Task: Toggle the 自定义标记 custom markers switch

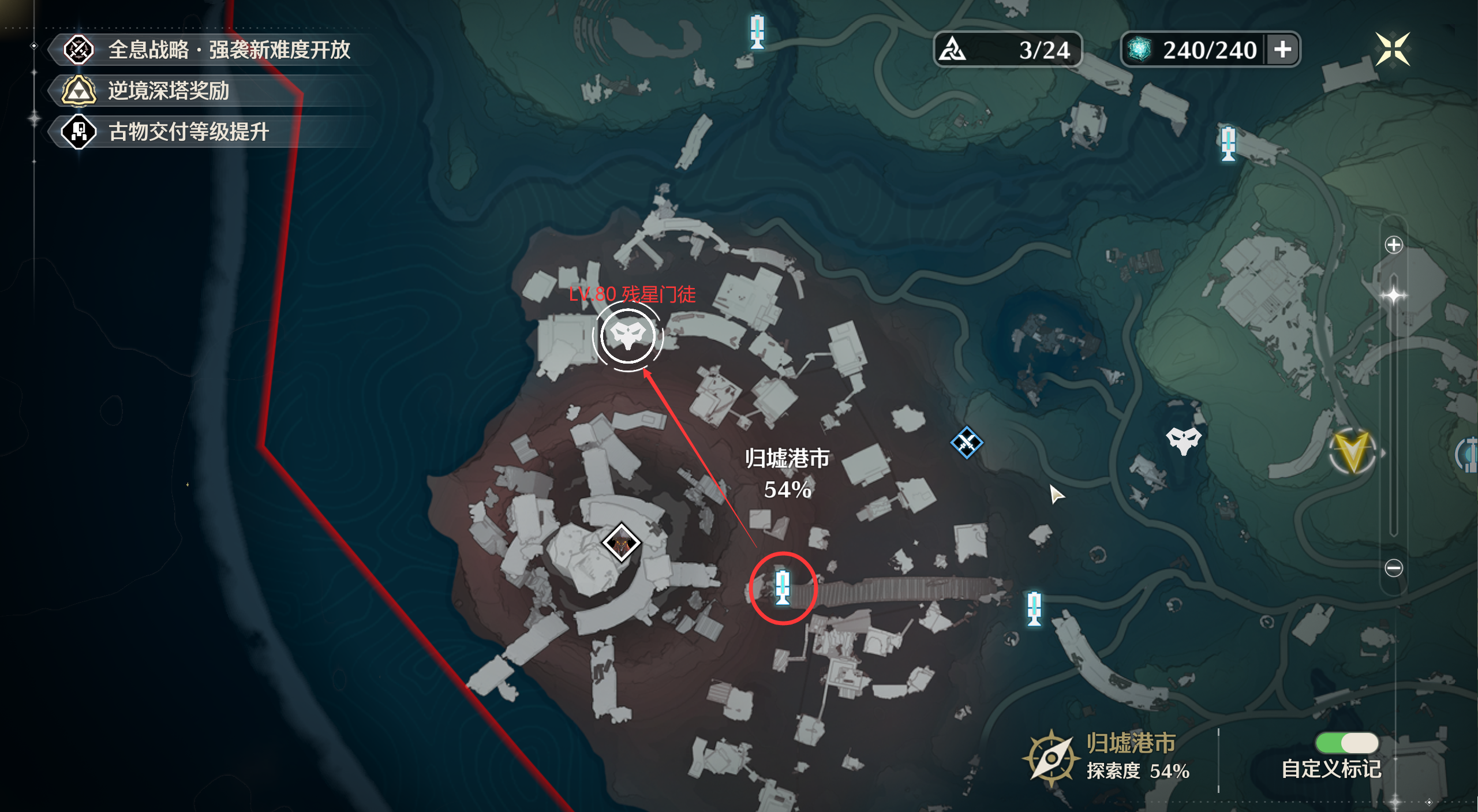Action: [1346, 743]
